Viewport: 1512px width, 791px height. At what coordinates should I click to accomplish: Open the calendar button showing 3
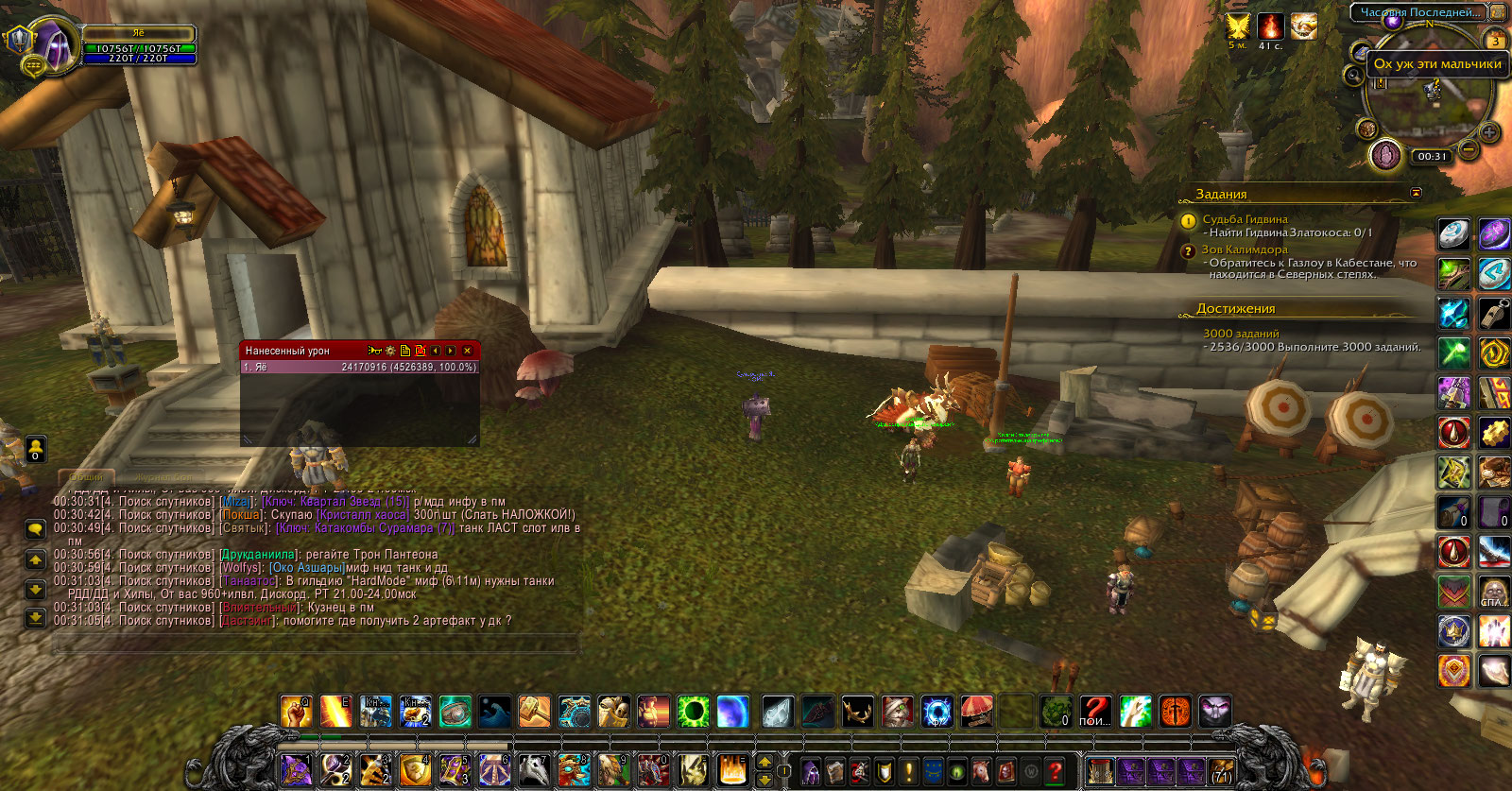click(1495, 41)
